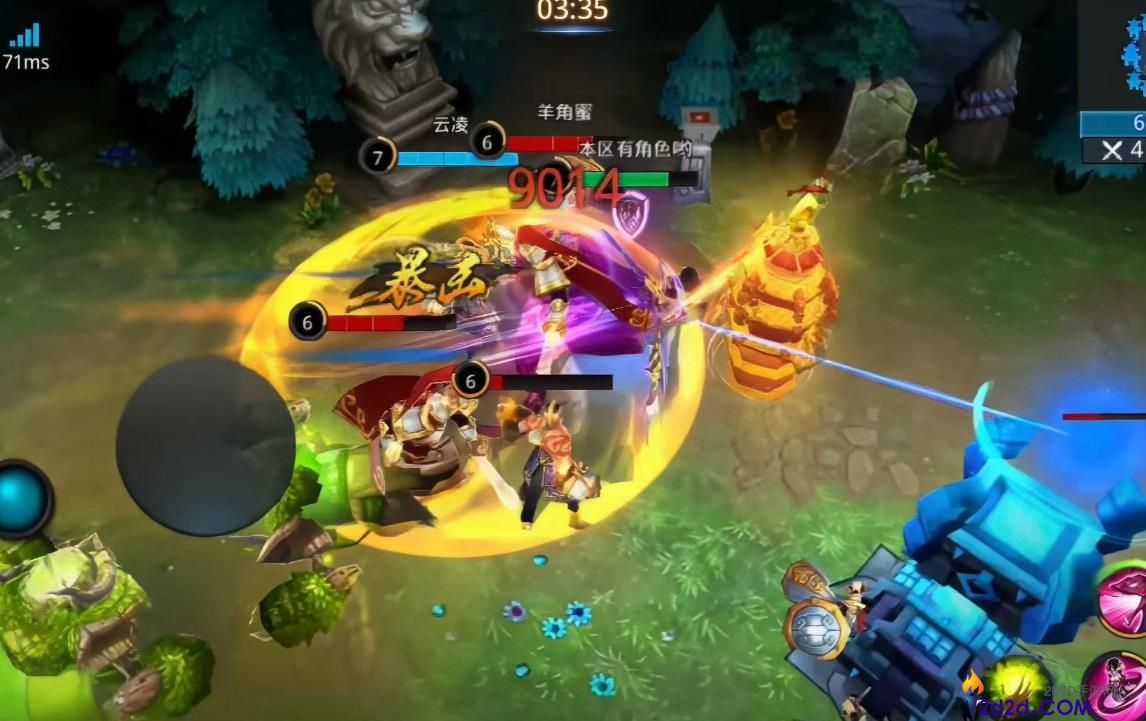Image resolution: width=1146 pixels, height=721 pixels.
Task: Tap the dark grey virtual joystick pad
Action: coord(205,446)
